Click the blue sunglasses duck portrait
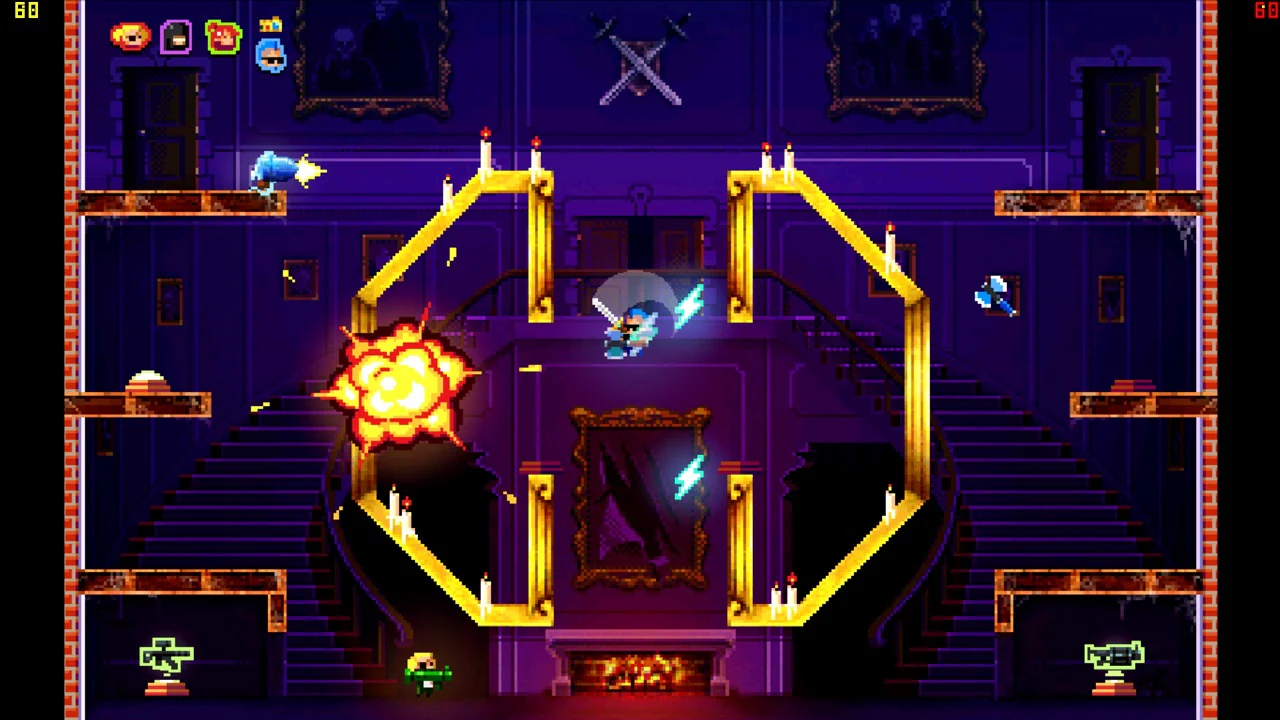The image size is (1280, 720). (x=270, y=57)
